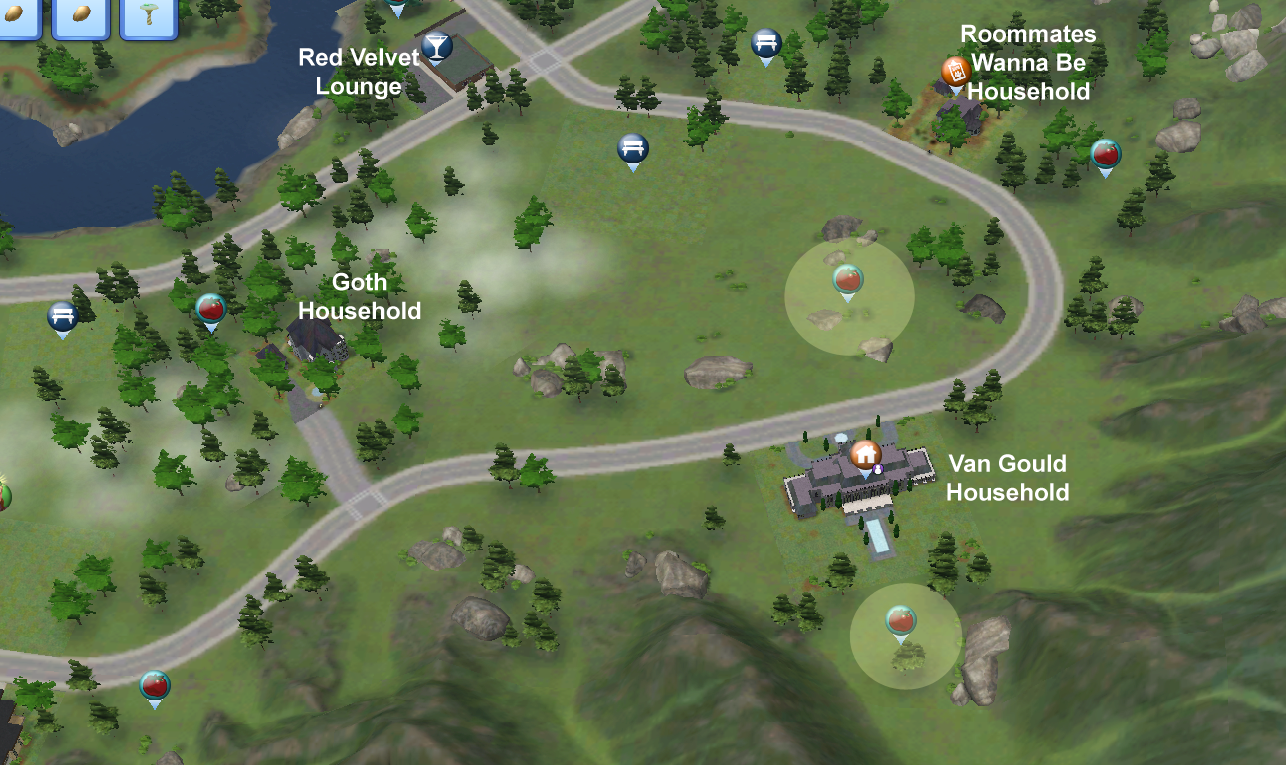Click the bench map marker near Red Velvet Lounge
Viewport: 1286px width, 765px height.
click(766, 44)
